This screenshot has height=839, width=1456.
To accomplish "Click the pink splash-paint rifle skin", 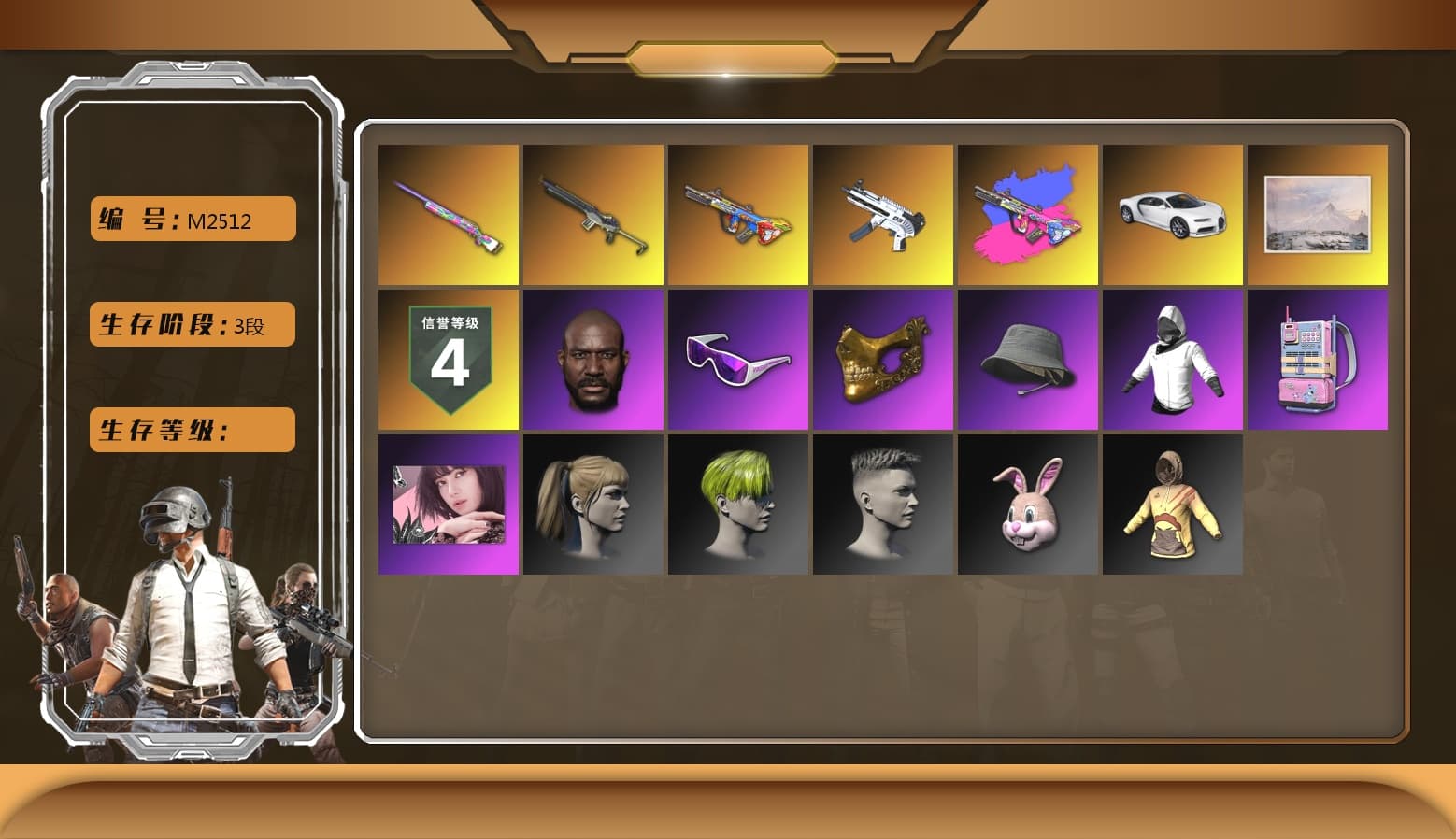I will coord(1027,215).
